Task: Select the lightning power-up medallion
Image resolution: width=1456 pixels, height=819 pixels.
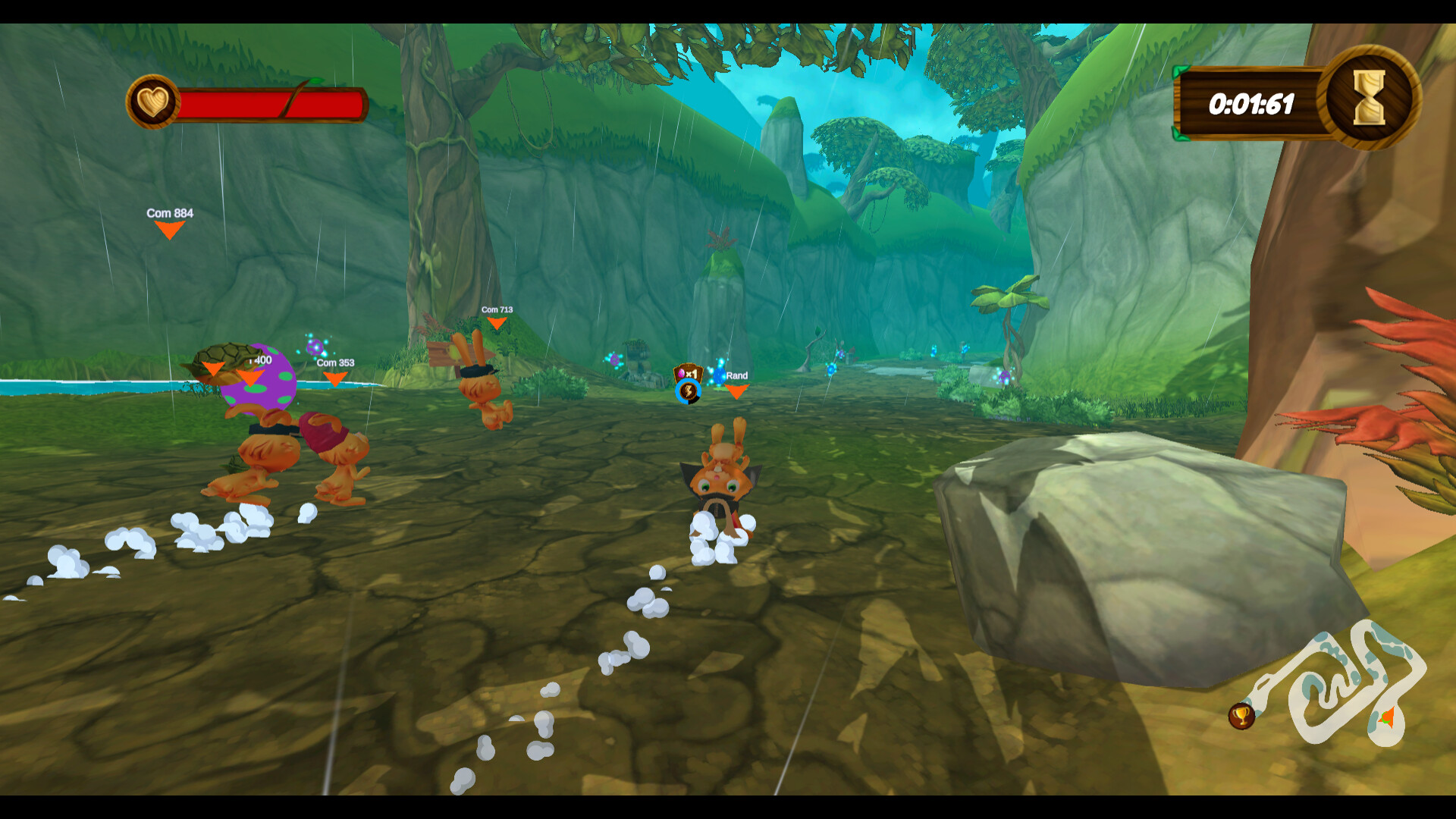Action: (688, 393)
